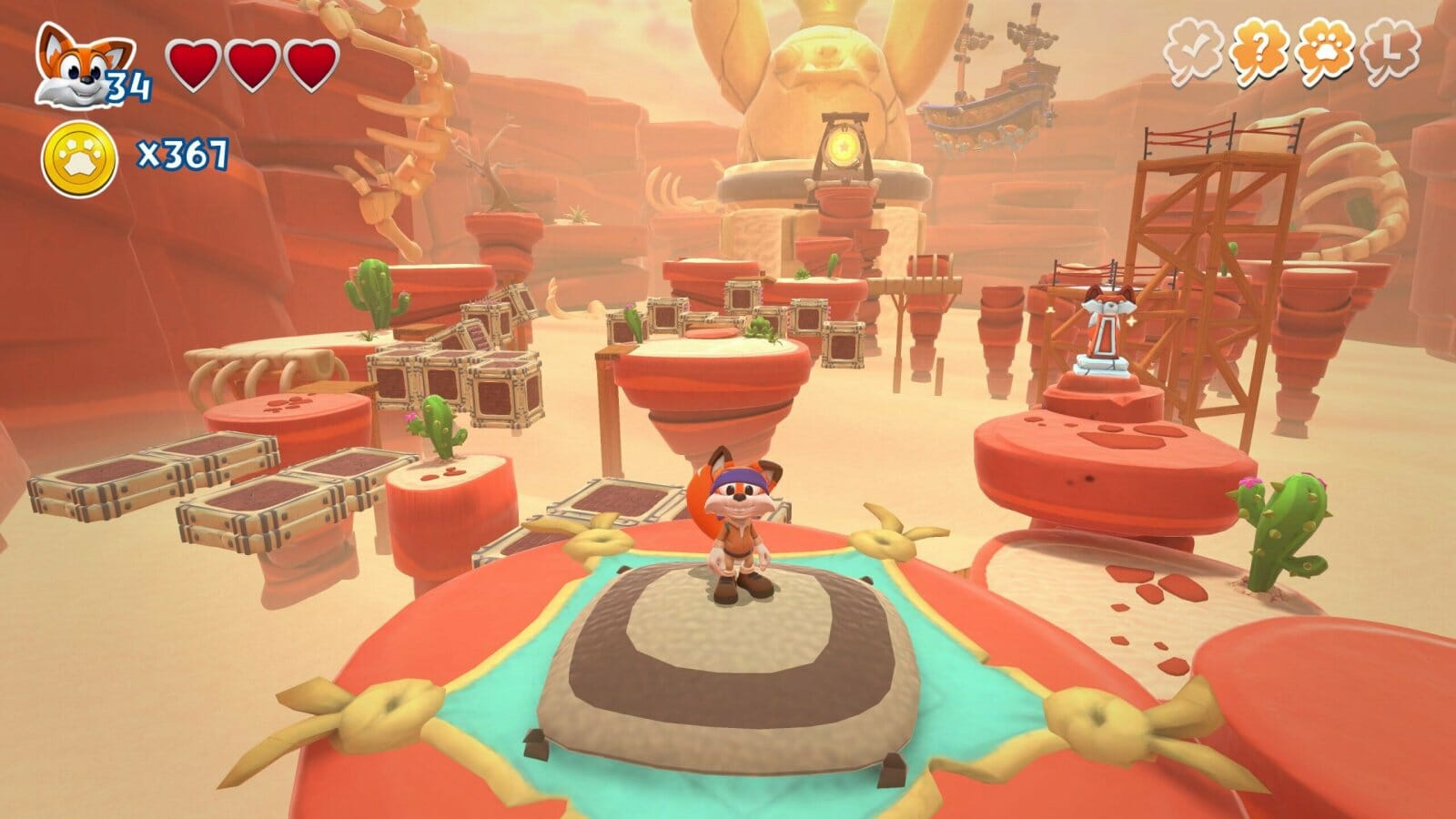Choose the paw print clover icon
1456x819 pixels.
(1323, 52)
